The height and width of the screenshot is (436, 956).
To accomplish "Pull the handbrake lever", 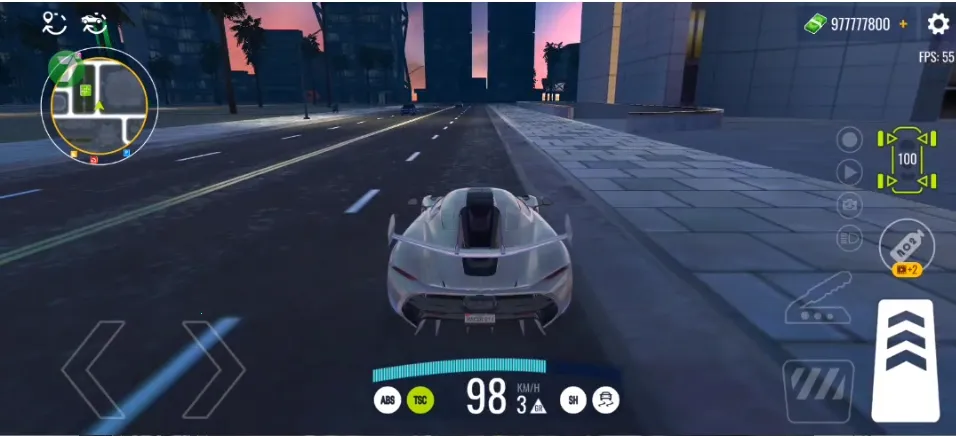I will 818,300.
